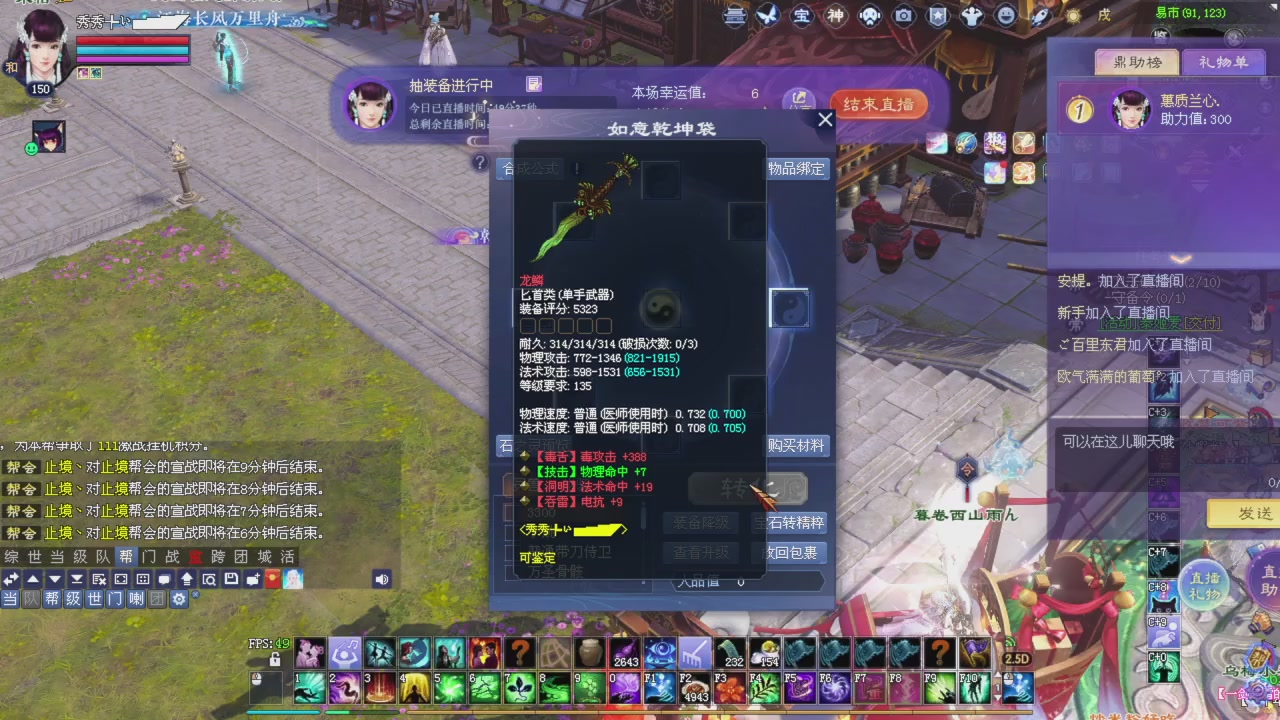Open the 宝 treasure icon in top toolbar

[804, 17]
